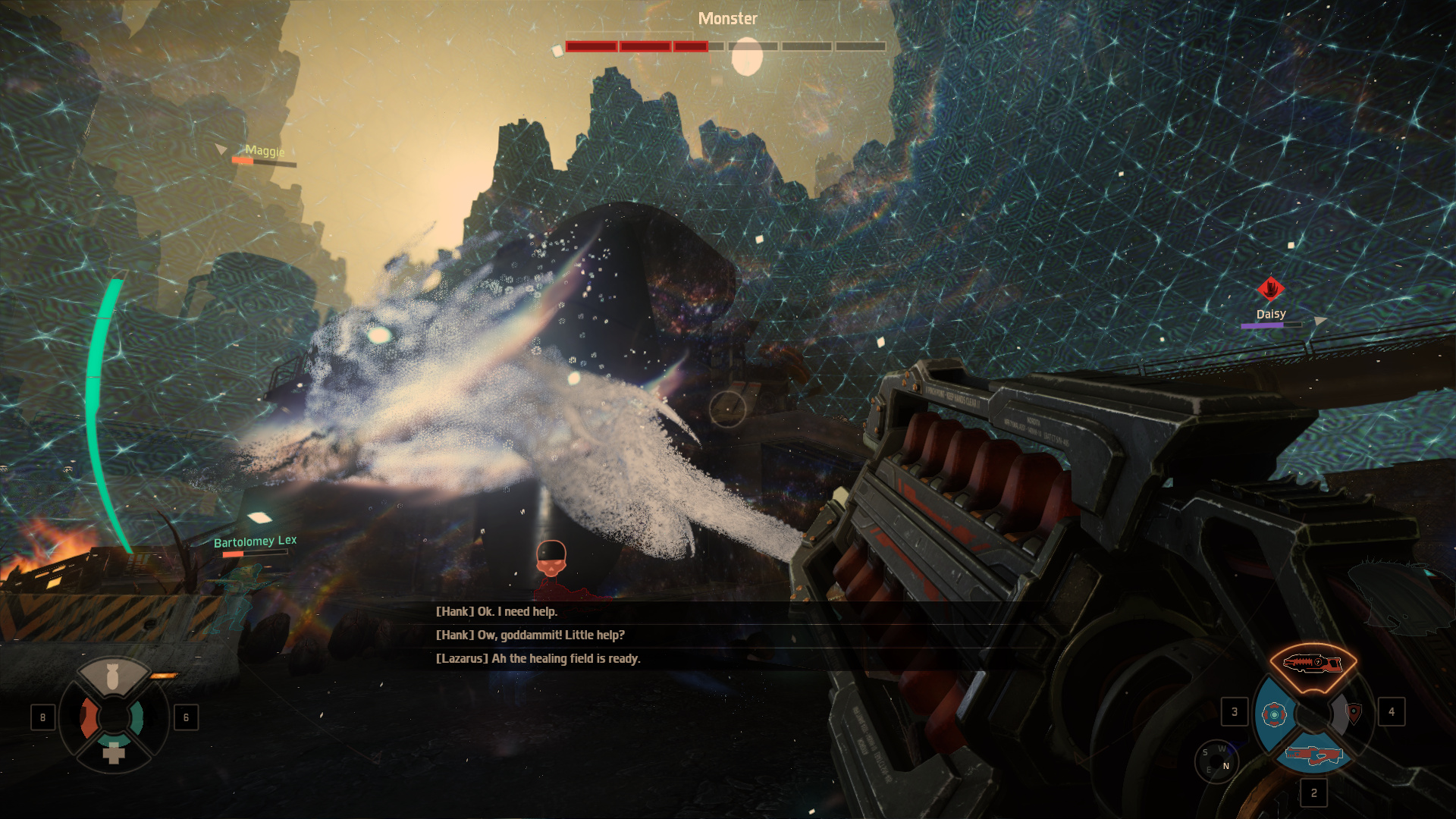Call the orbital bomb strike icon
Viewport: 1456px width, 819px height.
pos(113,677)
